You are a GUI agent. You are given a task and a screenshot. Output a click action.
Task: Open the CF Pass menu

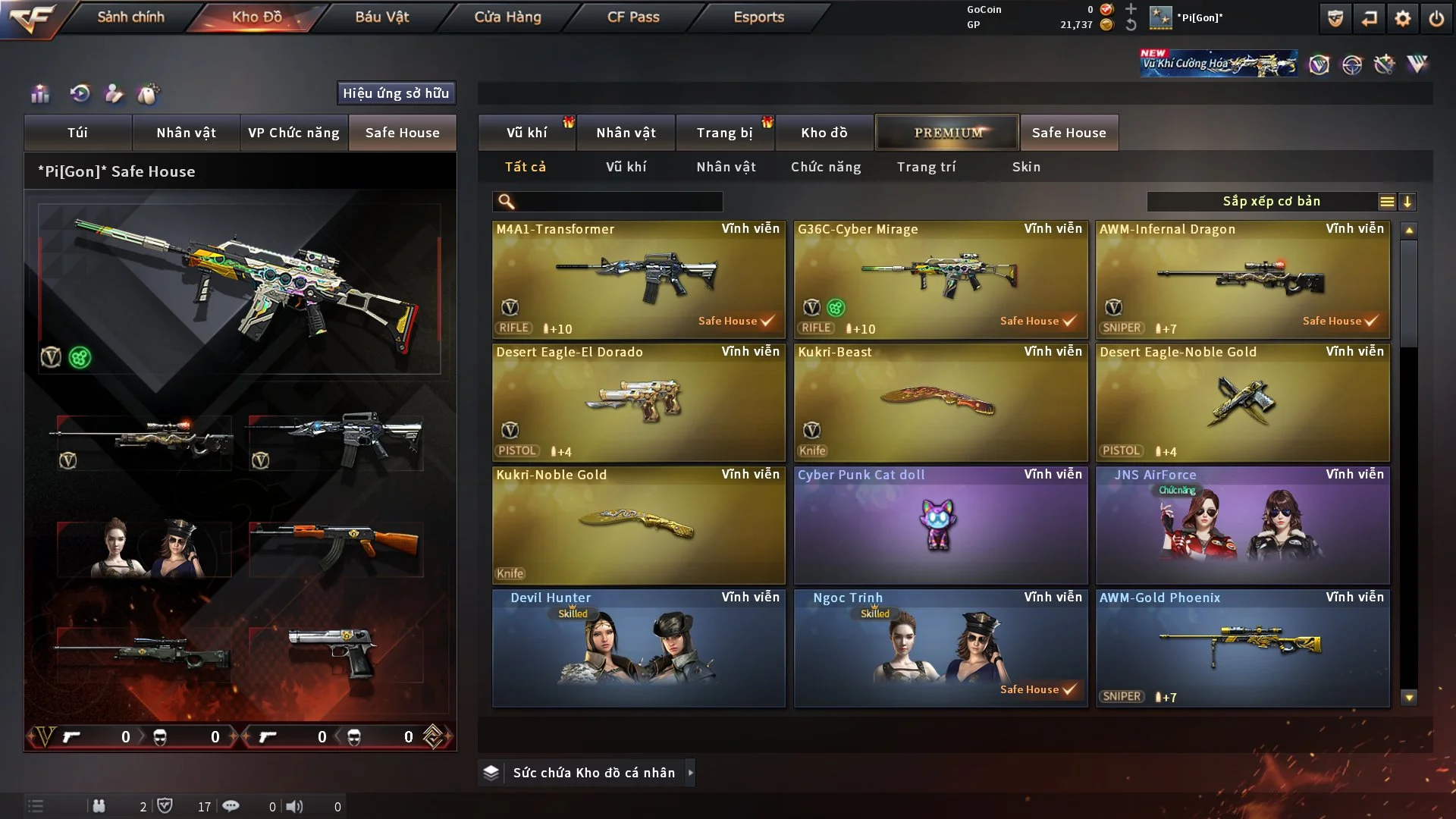(x=633, y=17)
